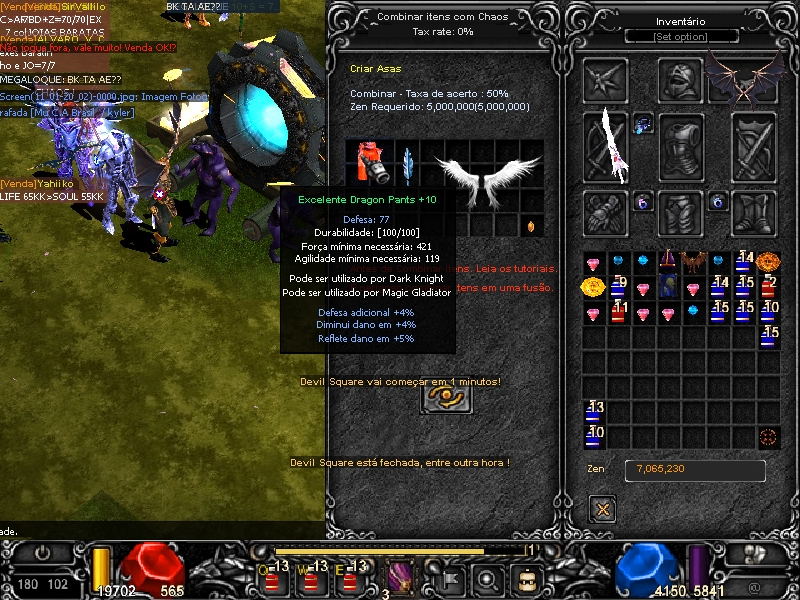This screenshot has width=800, height=600.
Task: Select the brown bat-winged item in inventory
Action: pos(694,262)
